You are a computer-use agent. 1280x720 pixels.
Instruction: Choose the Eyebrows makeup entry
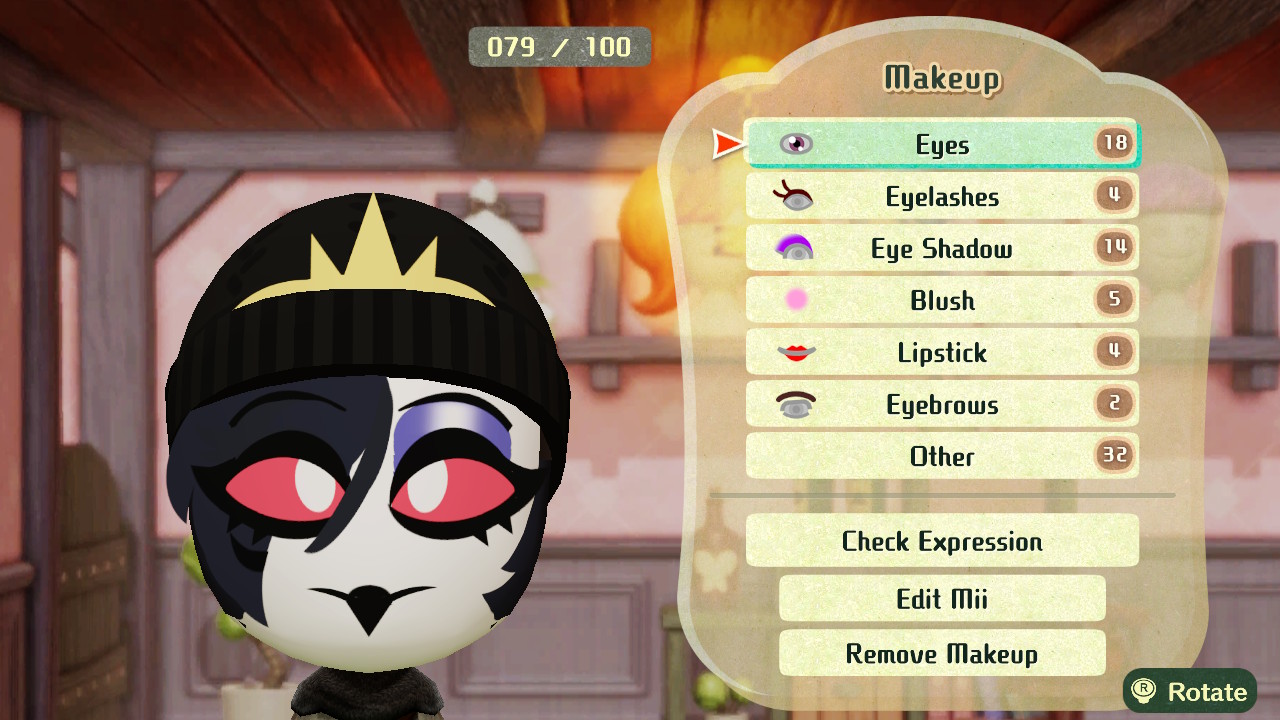941,404
